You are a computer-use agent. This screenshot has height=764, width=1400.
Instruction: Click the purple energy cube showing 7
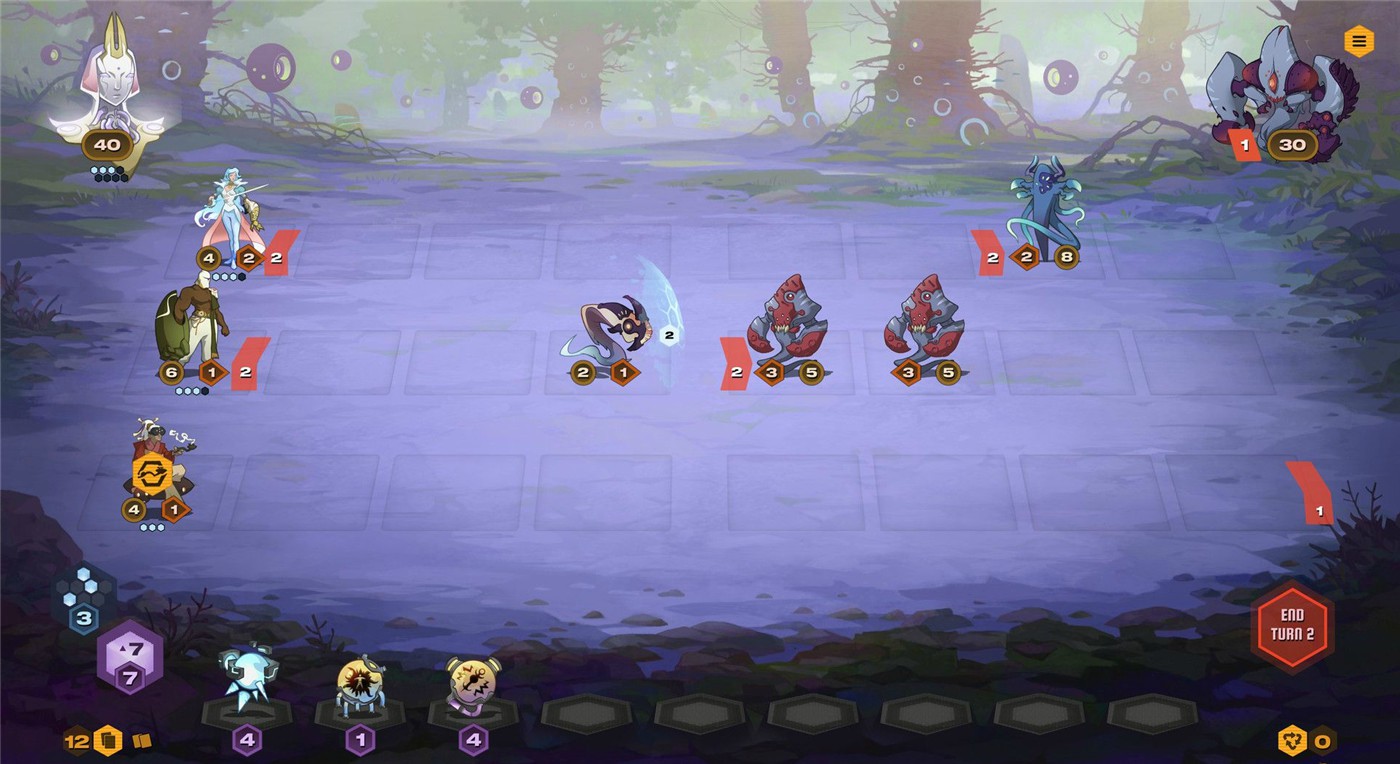pos(130,658)
